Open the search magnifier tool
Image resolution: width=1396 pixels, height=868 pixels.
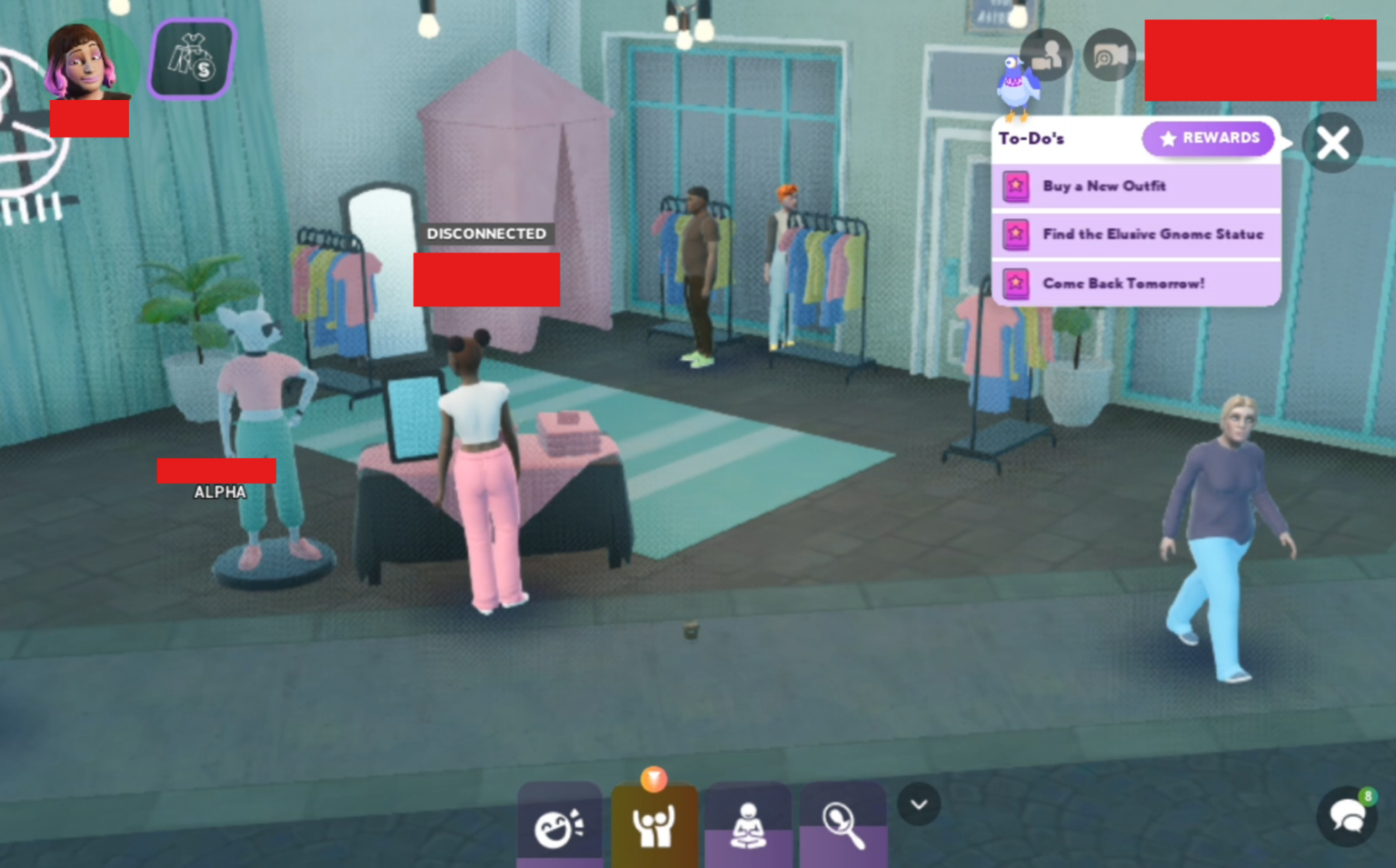coord(843,823)
